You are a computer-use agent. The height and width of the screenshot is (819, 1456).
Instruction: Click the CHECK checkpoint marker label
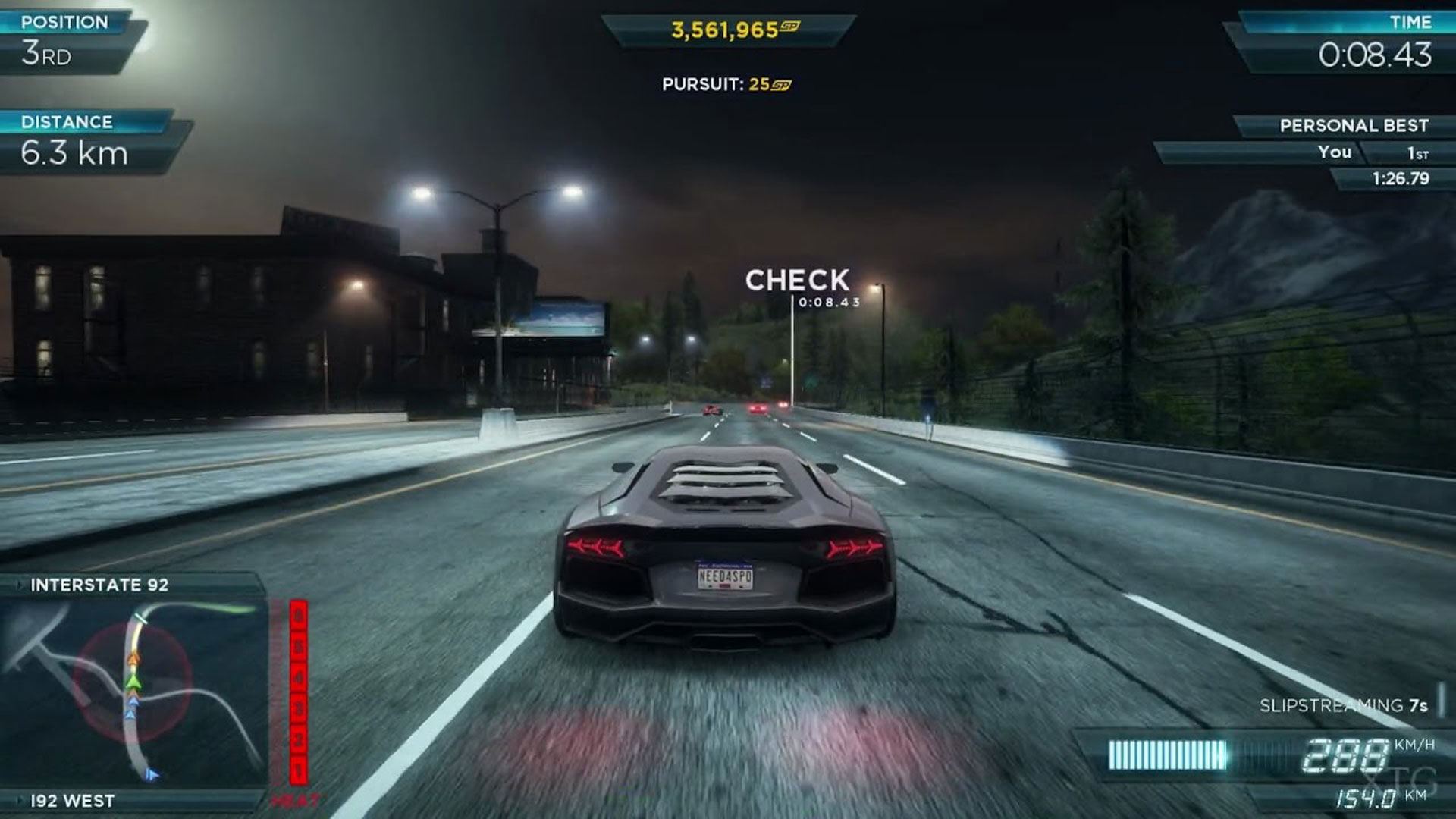pos(797,281)
